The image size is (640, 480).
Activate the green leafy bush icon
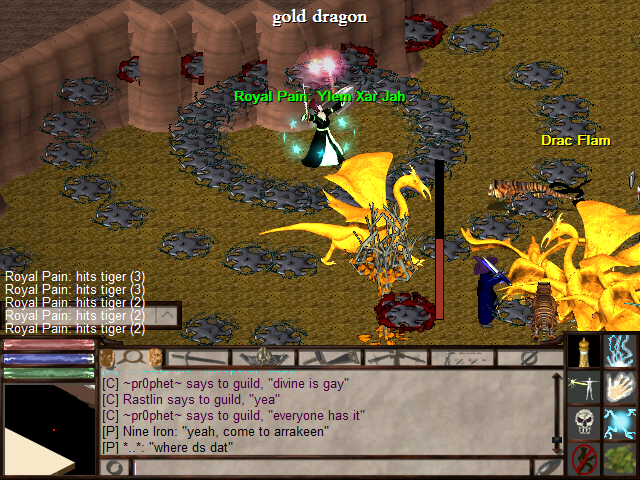click(622, 459)
